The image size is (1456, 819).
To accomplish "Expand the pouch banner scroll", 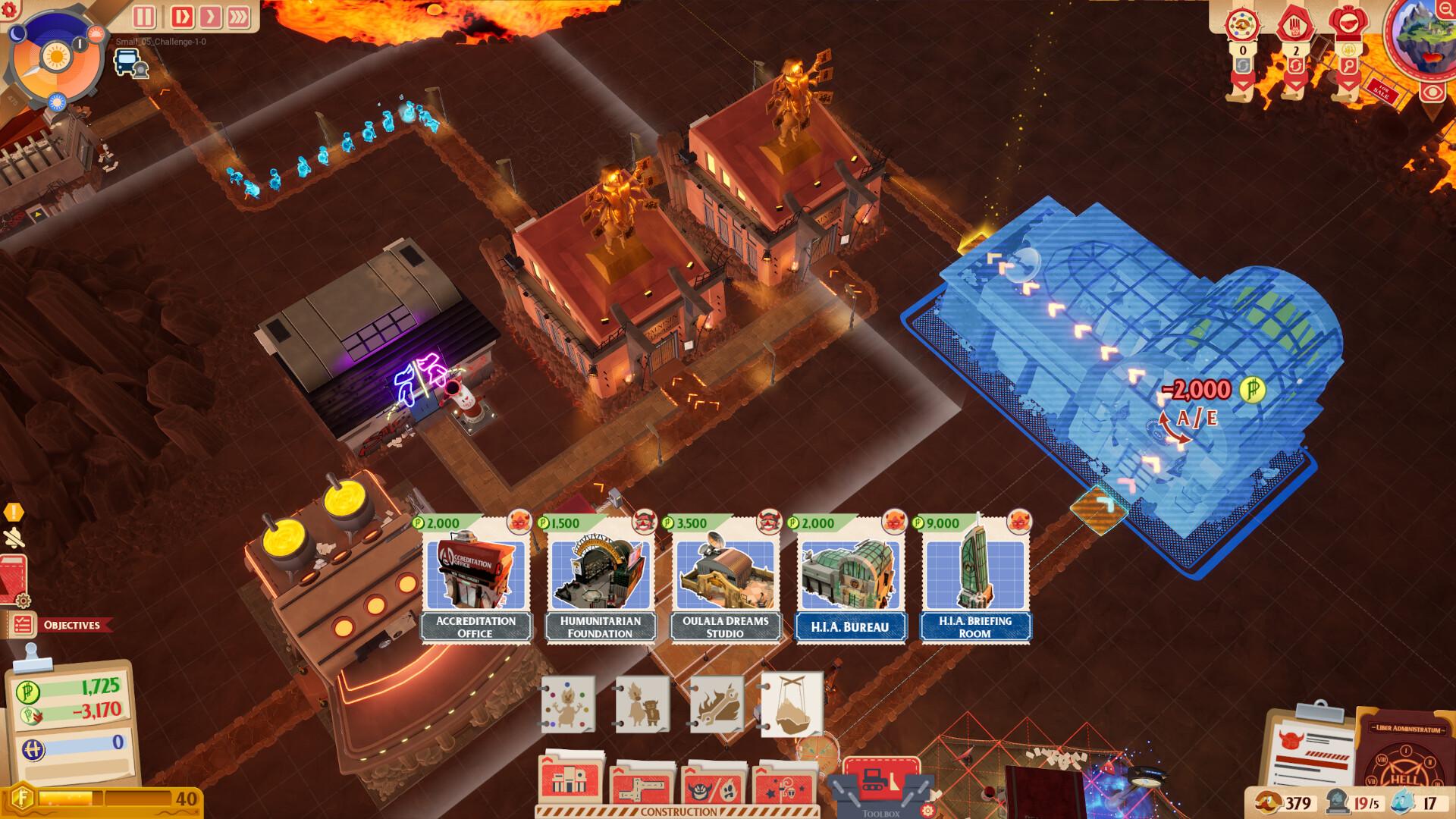I will 1348,85.
